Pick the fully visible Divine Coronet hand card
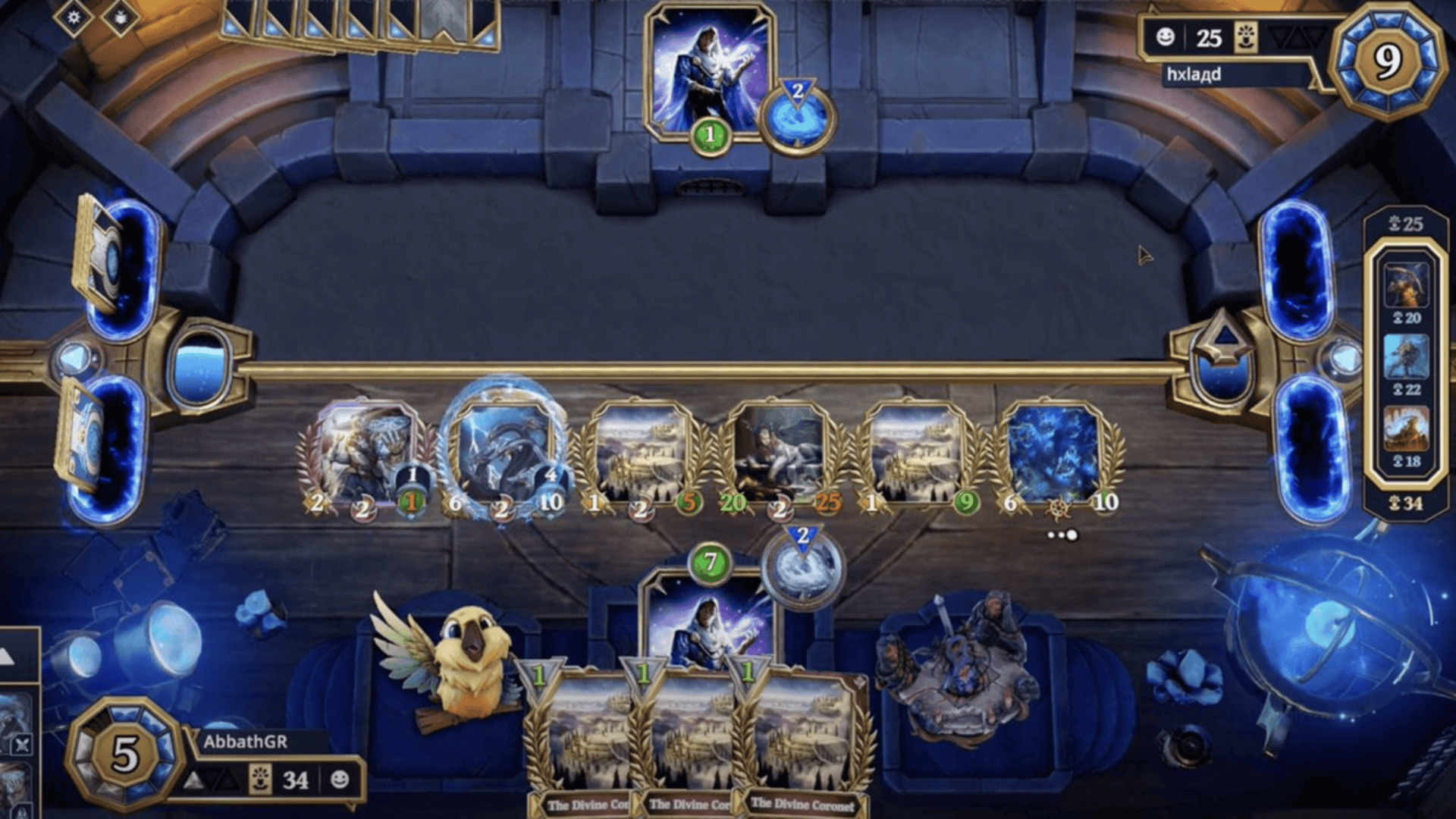 pos(805,739)
